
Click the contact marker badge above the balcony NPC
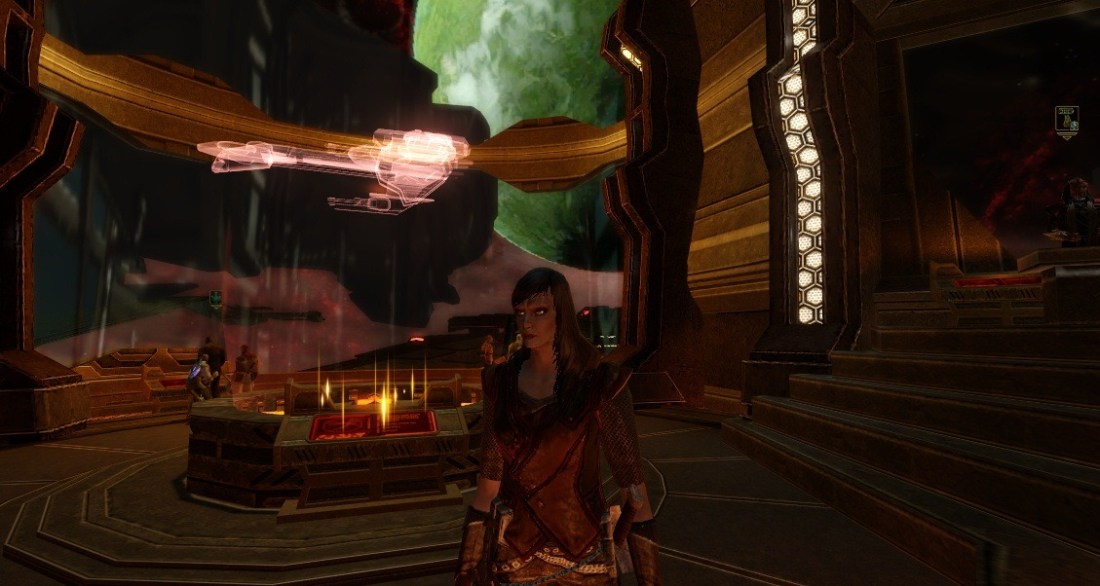(x=1067, y=121)
